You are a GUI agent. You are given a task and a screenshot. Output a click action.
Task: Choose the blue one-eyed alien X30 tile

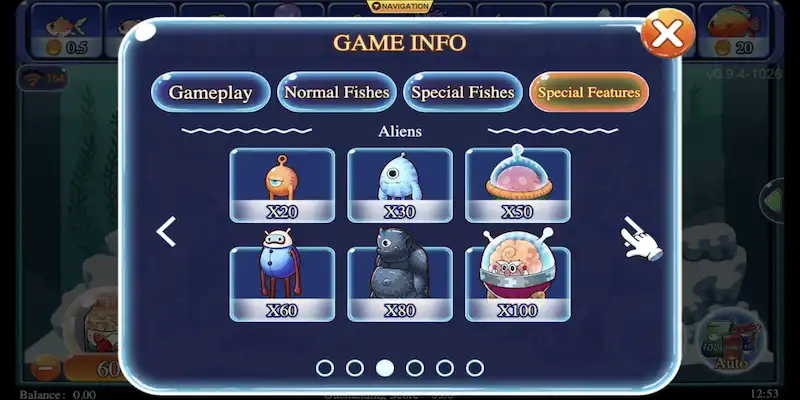400,184
